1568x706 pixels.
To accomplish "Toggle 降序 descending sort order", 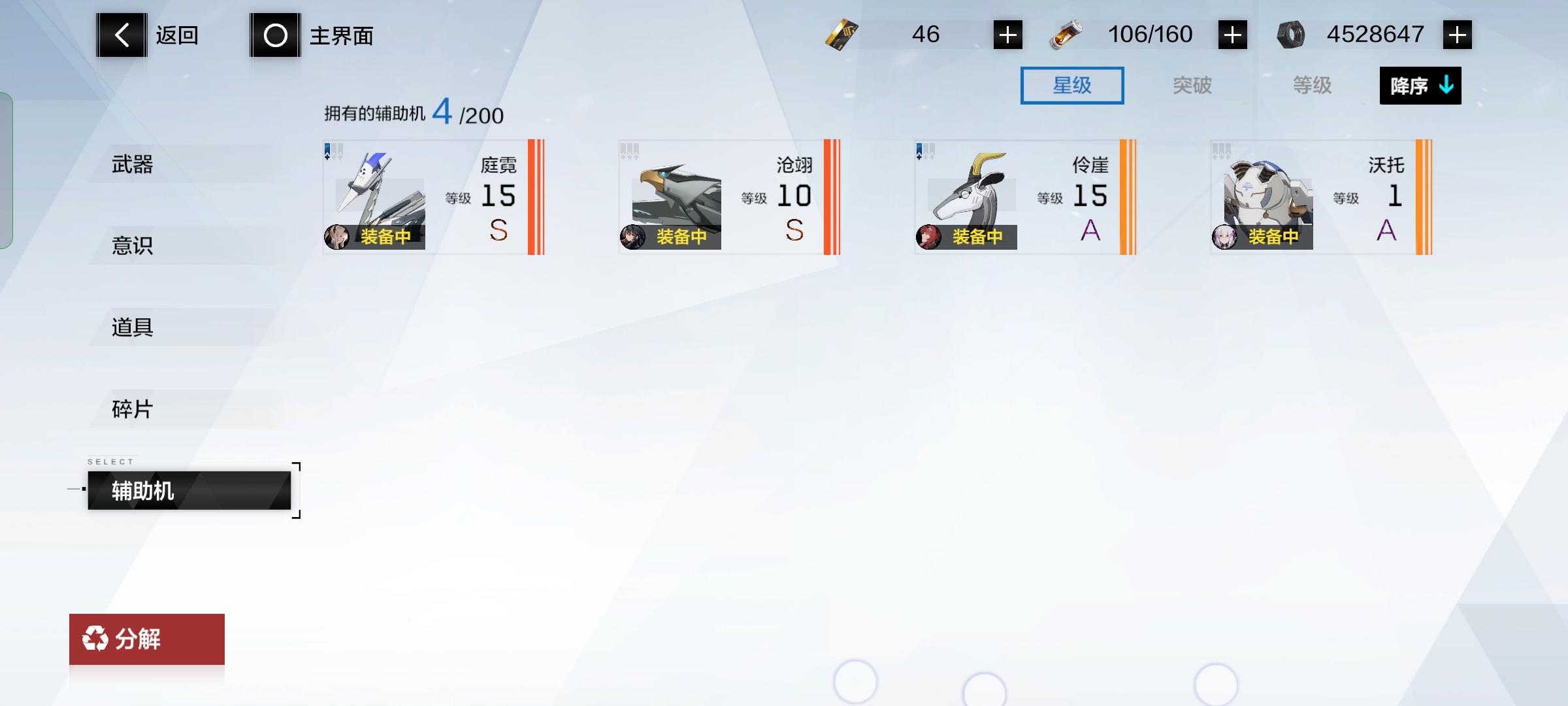I will point(1419,85).
